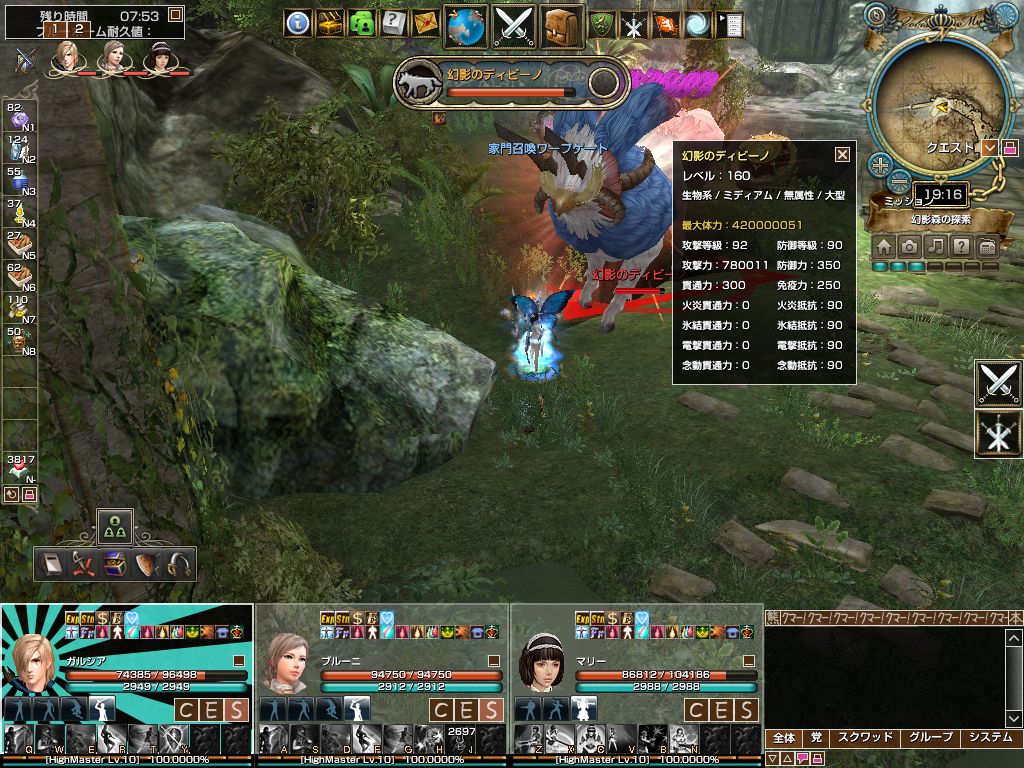Select マリー's character portrait
1024x768 pixels.
(x=542, y=662)
